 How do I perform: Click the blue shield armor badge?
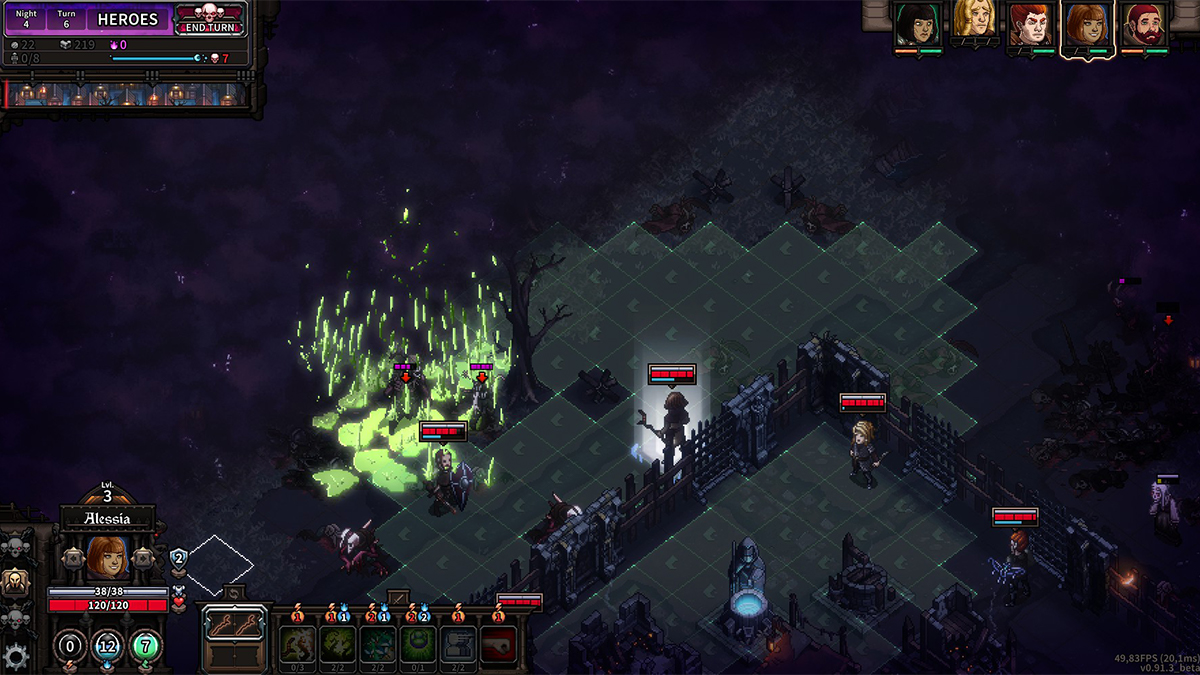[x=178, y=558]
